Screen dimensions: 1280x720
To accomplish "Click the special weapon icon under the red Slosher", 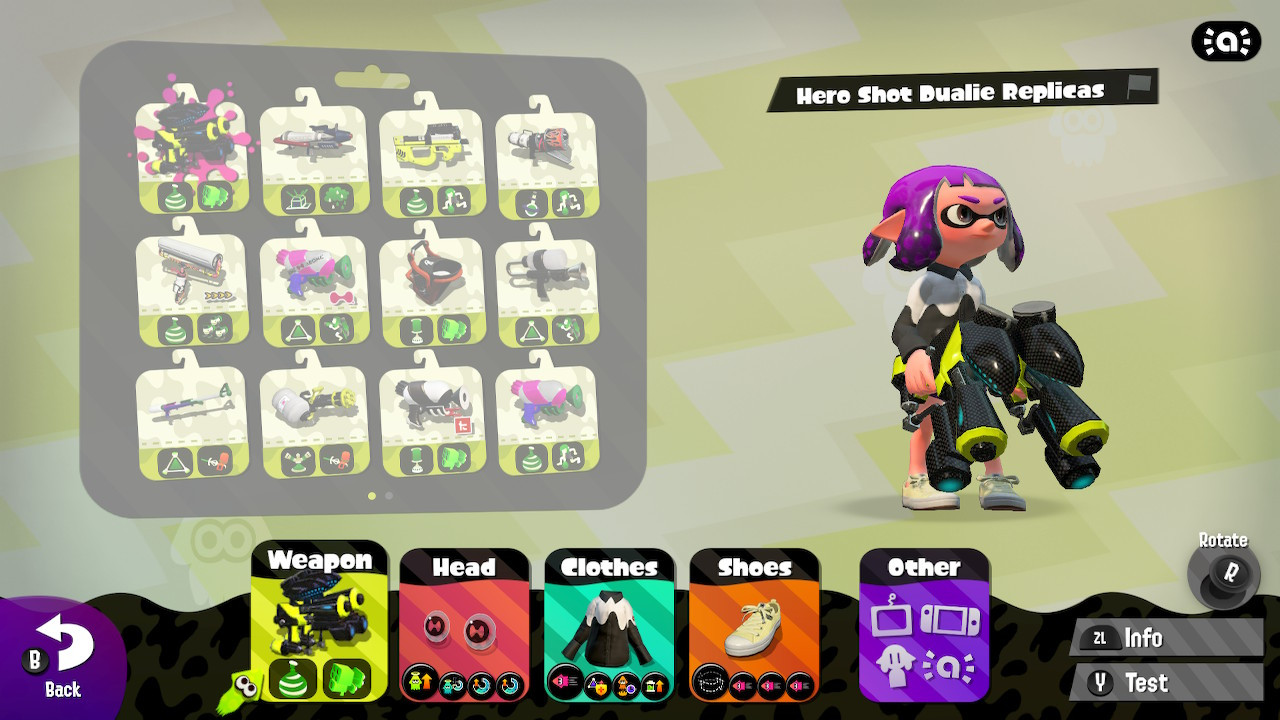I will pyautogui.click(x=456, y=330).
